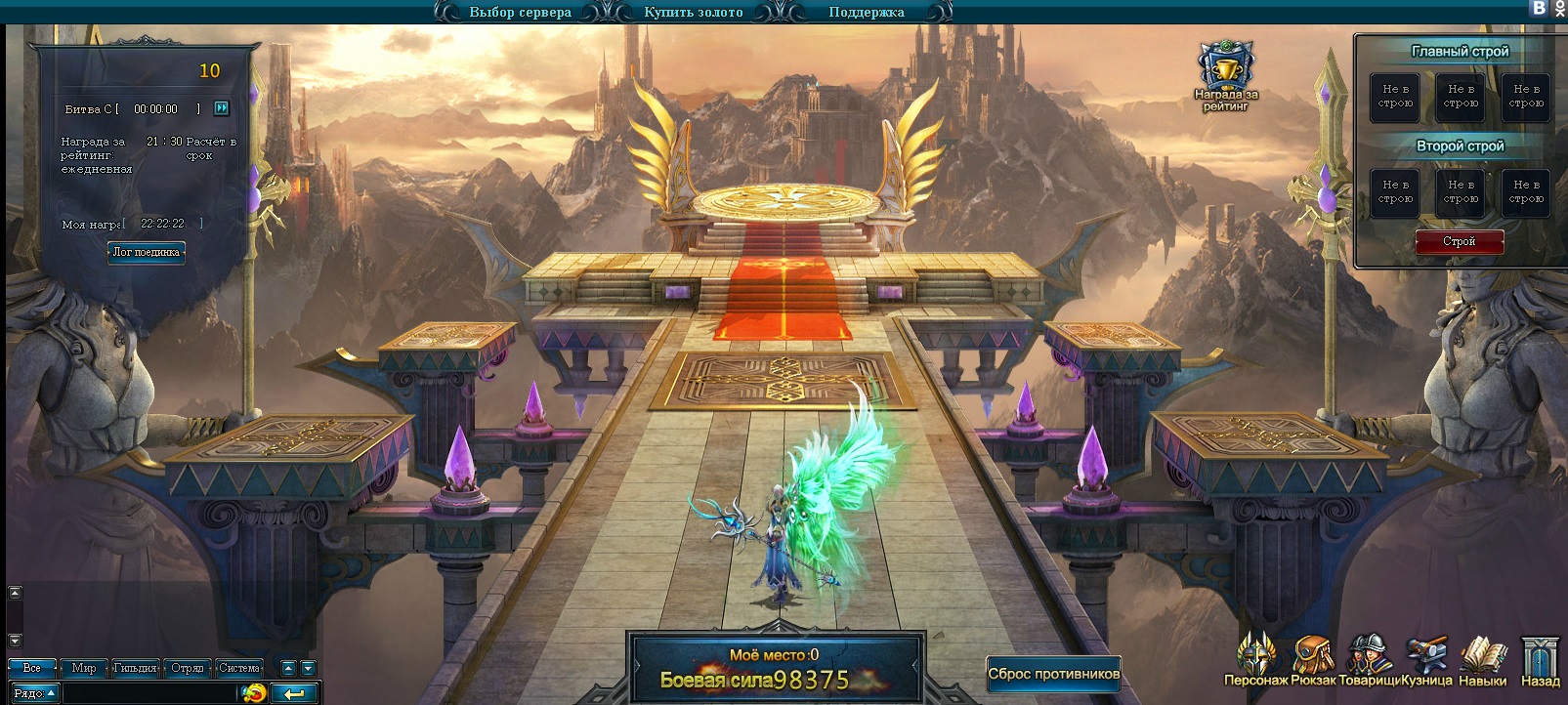
Task: Switch to the Мир chat tab
Action: tap(84, 668)
